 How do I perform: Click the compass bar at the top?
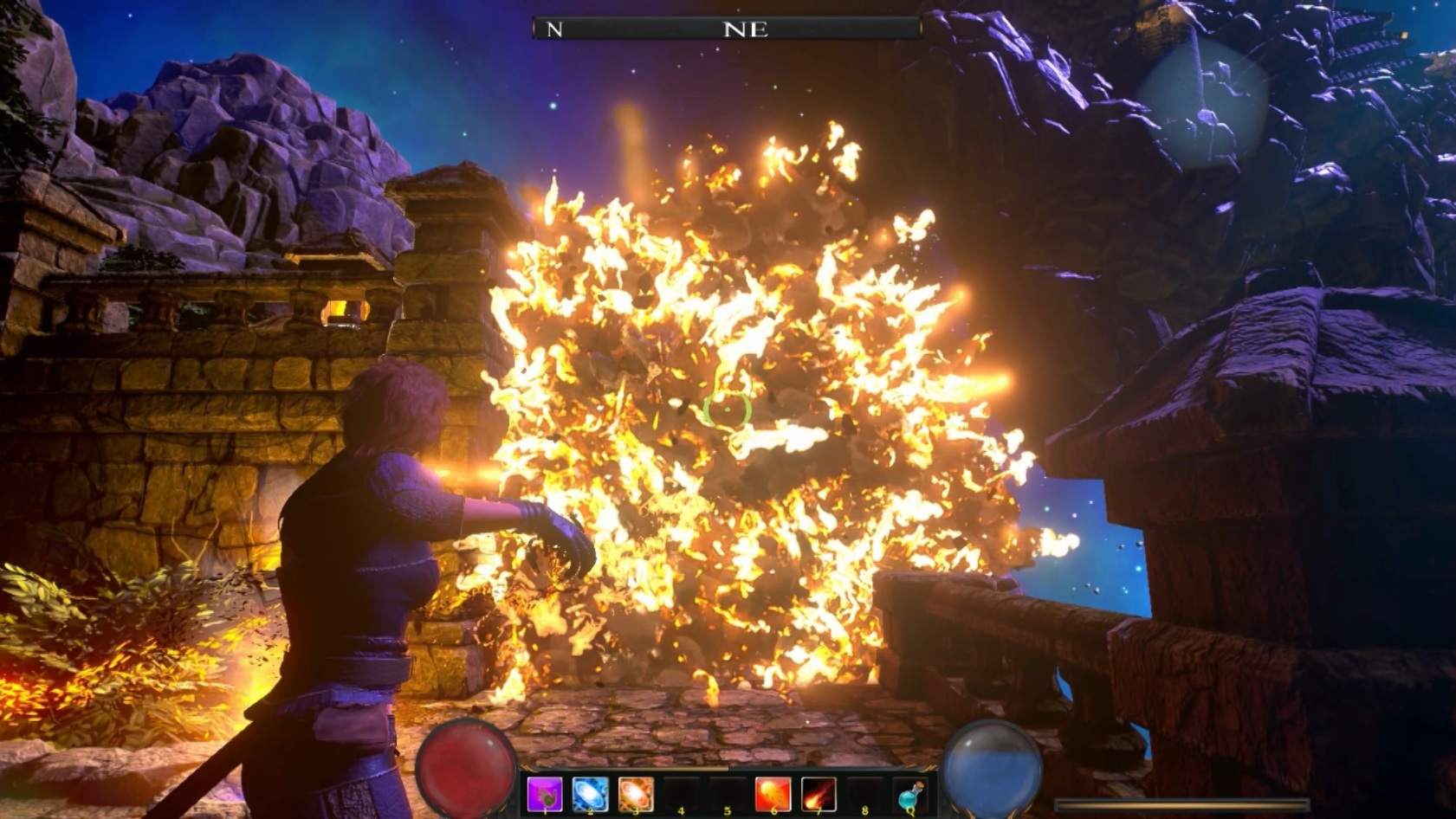pyautogui.click(x=726, y=28)
